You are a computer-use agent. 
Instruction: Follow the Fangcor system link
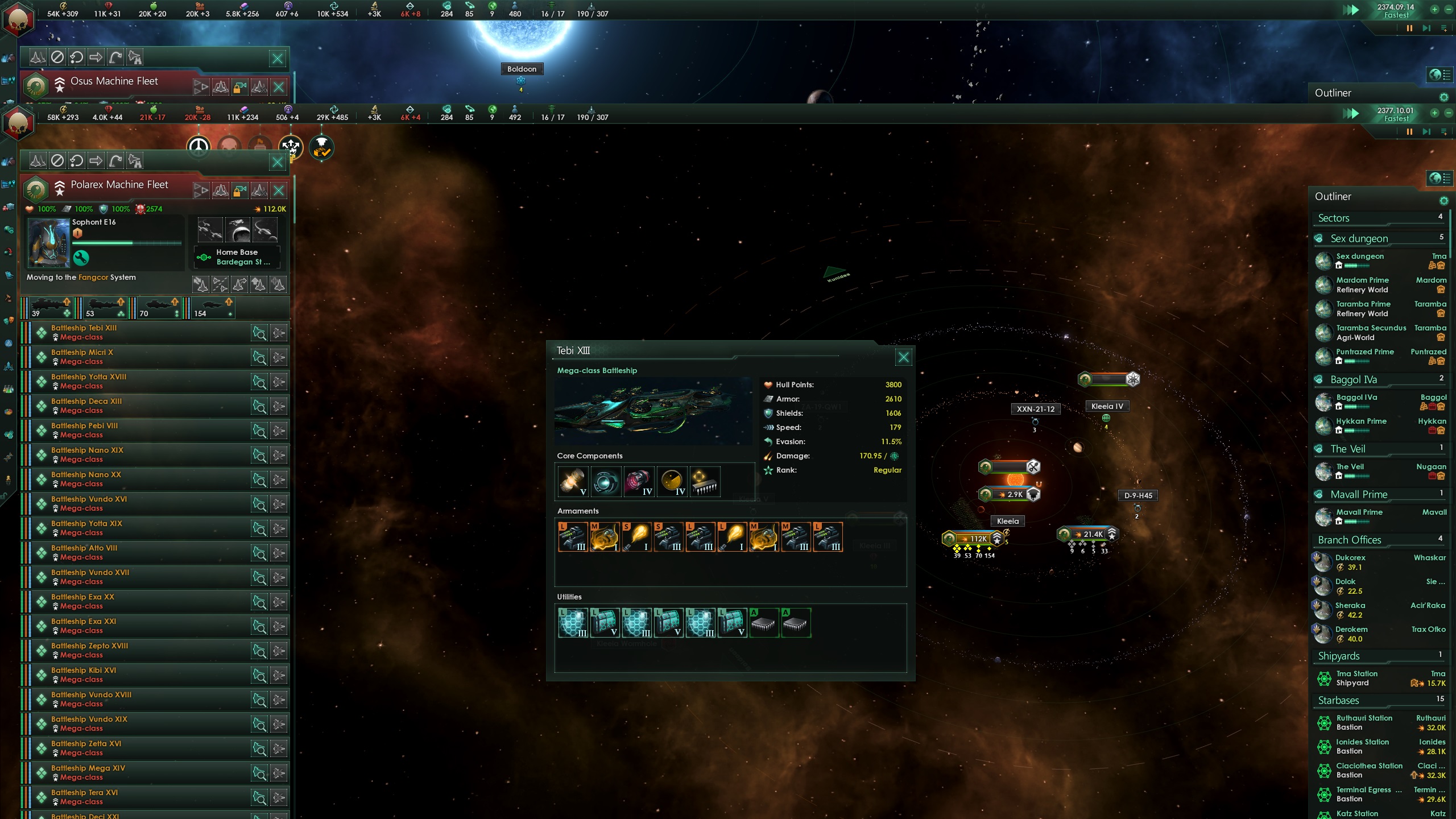click(x=93, y=278)
